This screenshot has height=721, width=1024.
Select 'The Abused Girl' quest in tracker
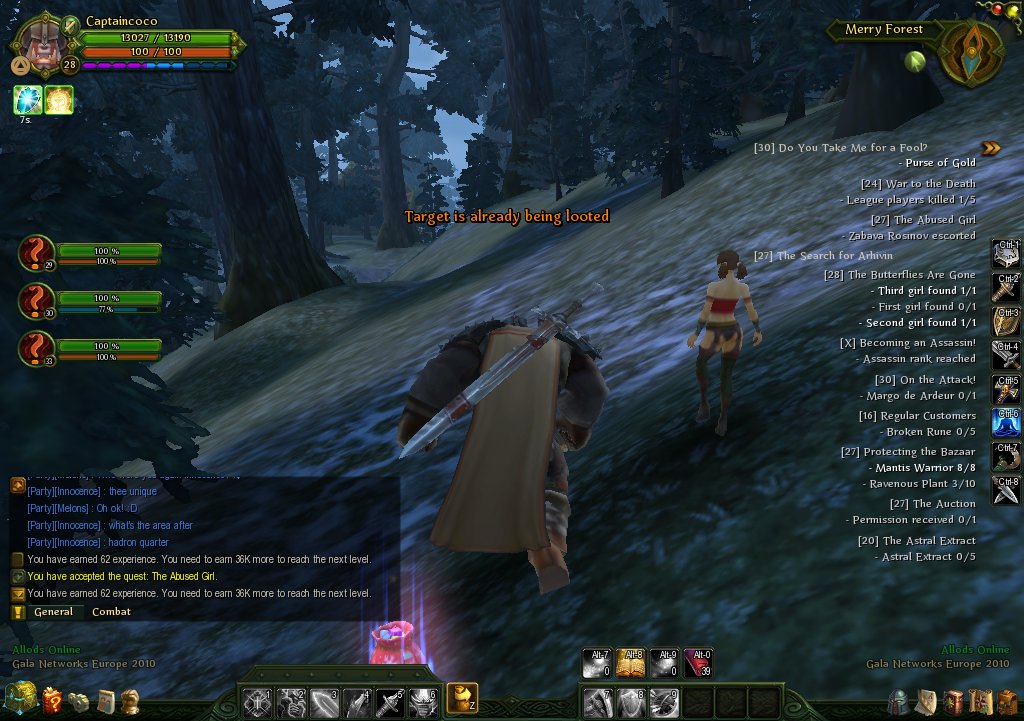[934, 220]
